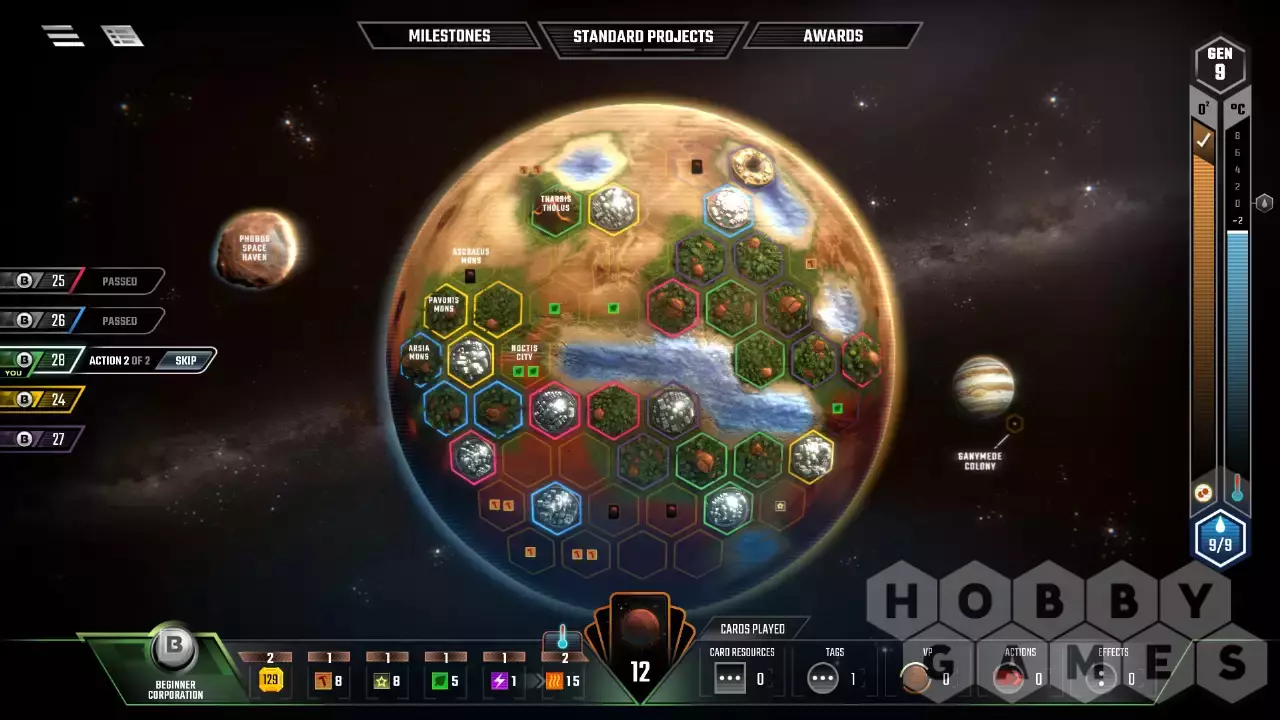Open Standard Projects
Screen dimensions: 1280x720
[642, 37]
